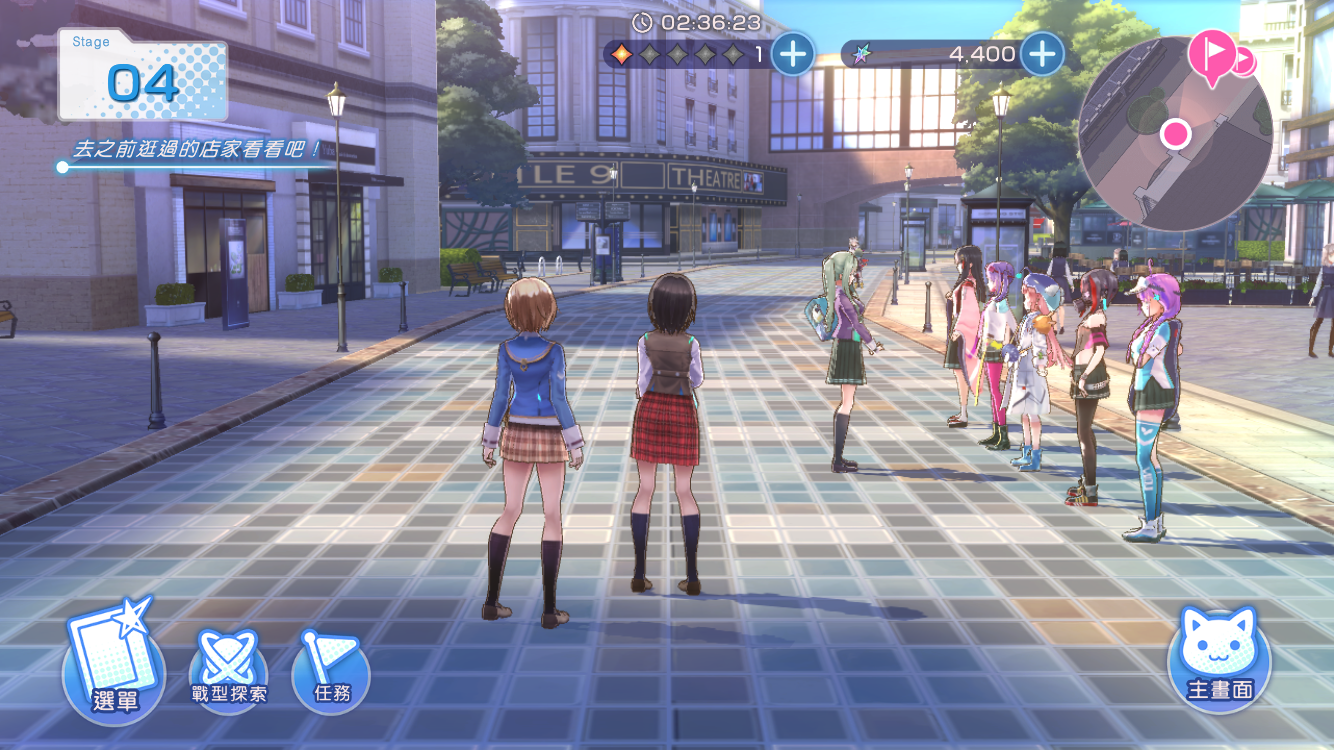Viewport: 1334px width, 750px height.
Task: Open the 任務 missions flag button
Action: point(331,672)
